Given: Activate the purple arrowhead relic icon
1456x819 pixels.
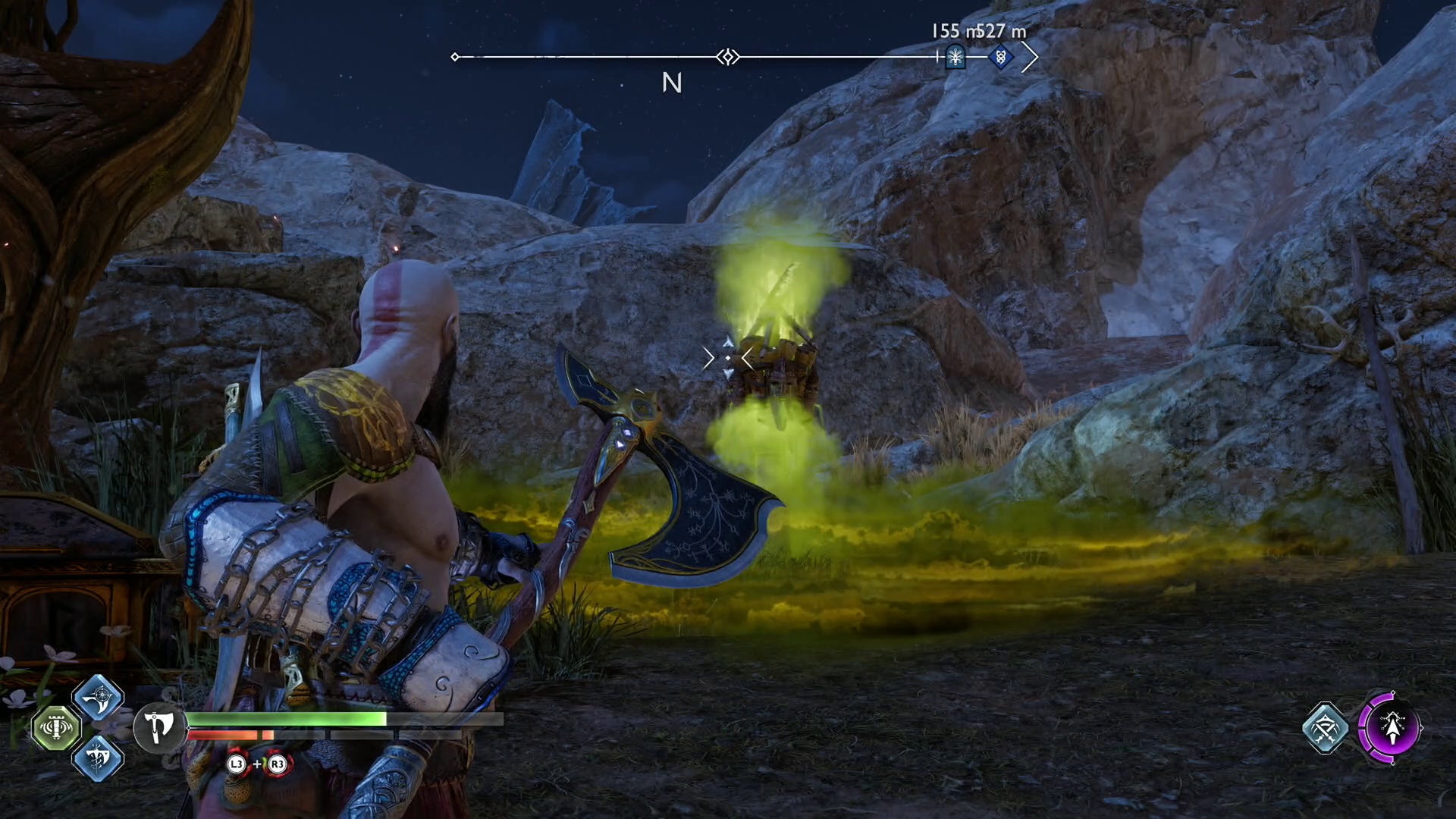Looking at the screenshot, I should (x=1391, y=728).
